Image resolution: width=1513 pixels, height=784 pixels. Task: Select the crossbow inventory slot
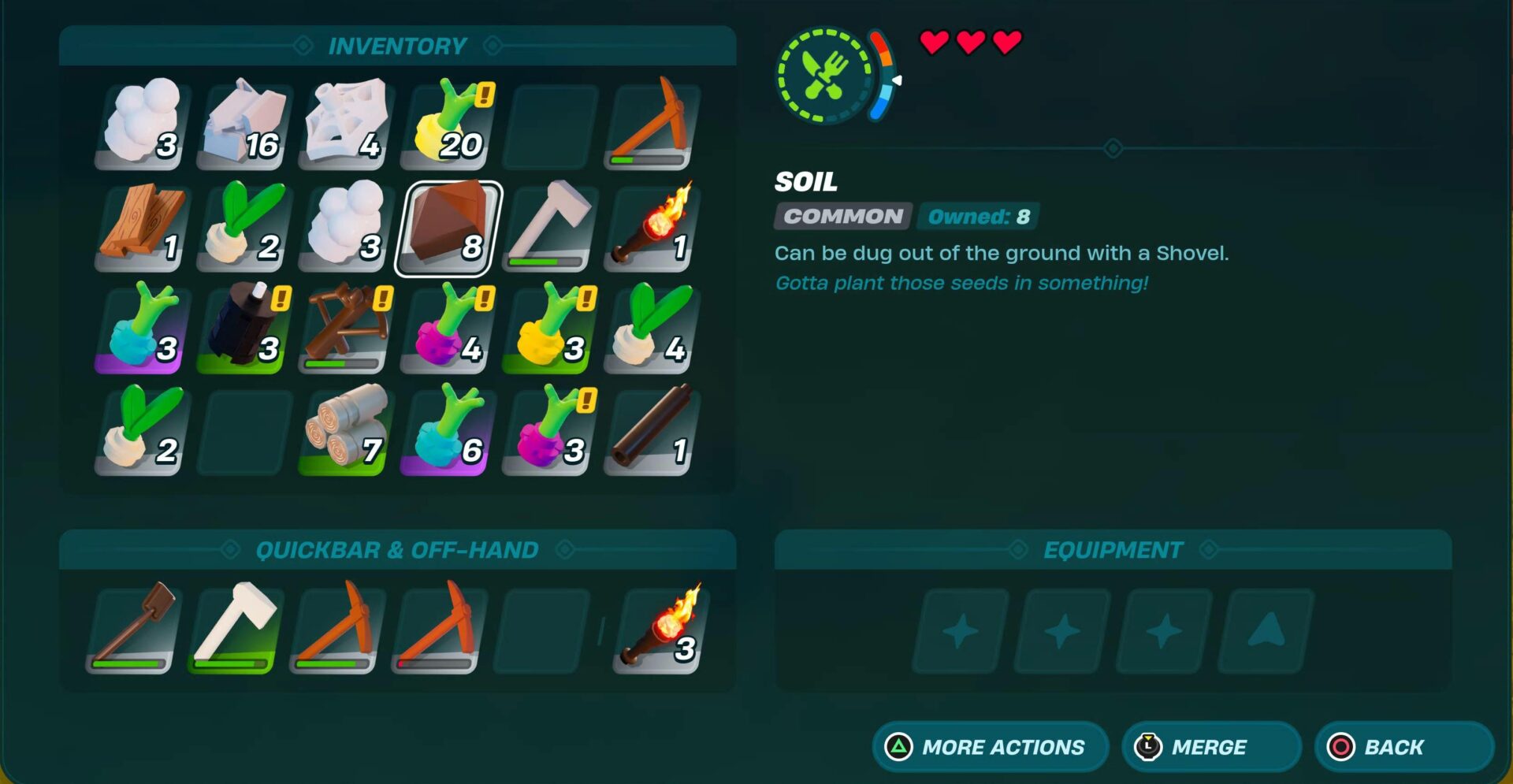(x=346, y=330)
